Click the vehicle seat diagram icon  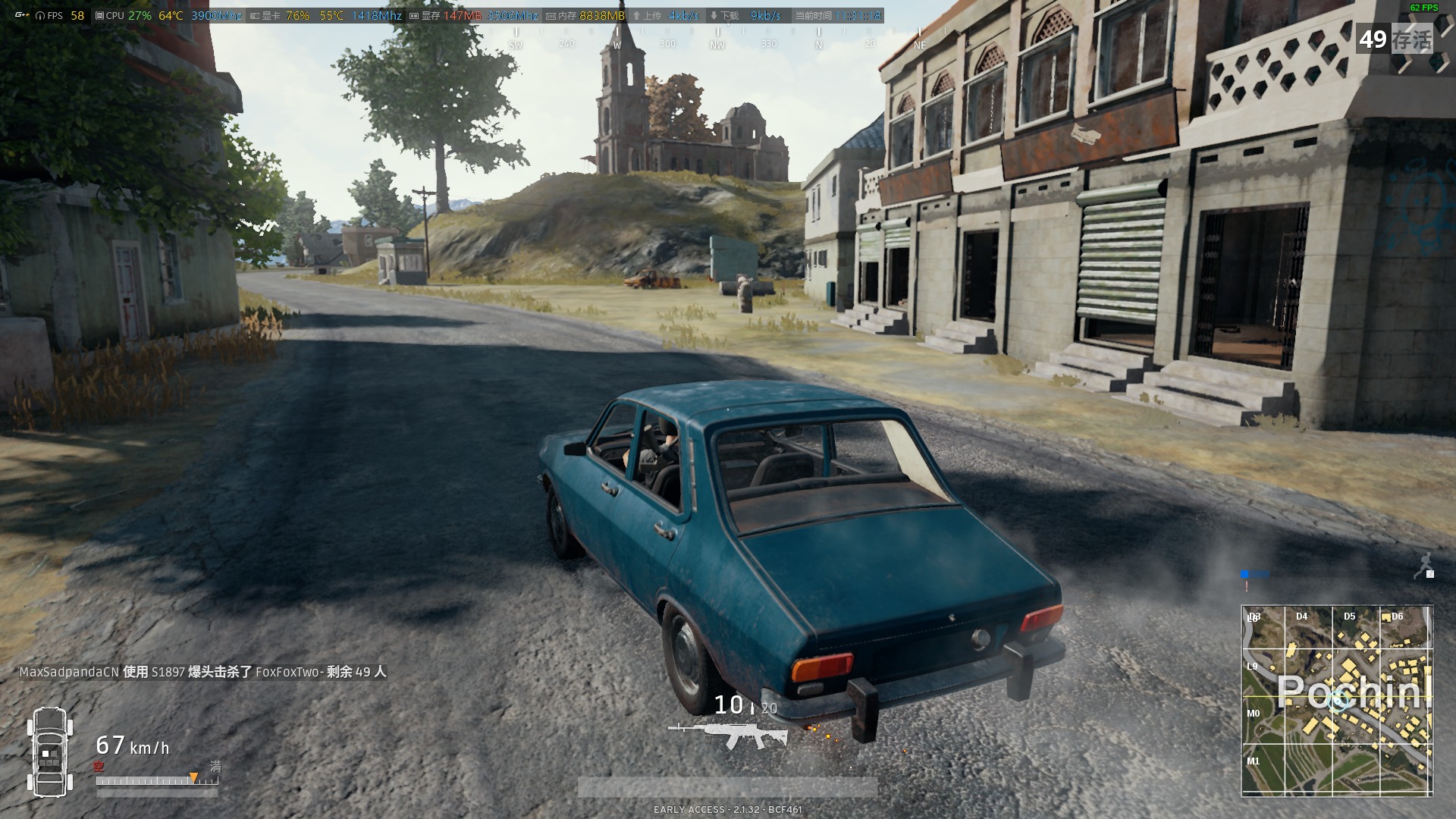tap(50, 752)
